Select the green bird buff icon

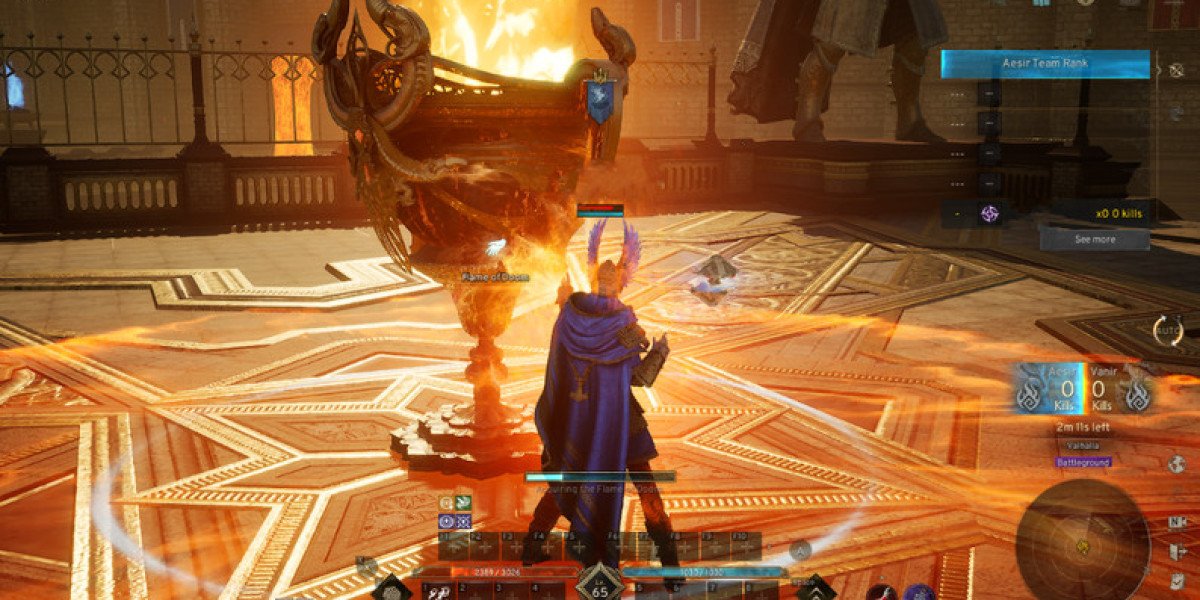point(463,503)
